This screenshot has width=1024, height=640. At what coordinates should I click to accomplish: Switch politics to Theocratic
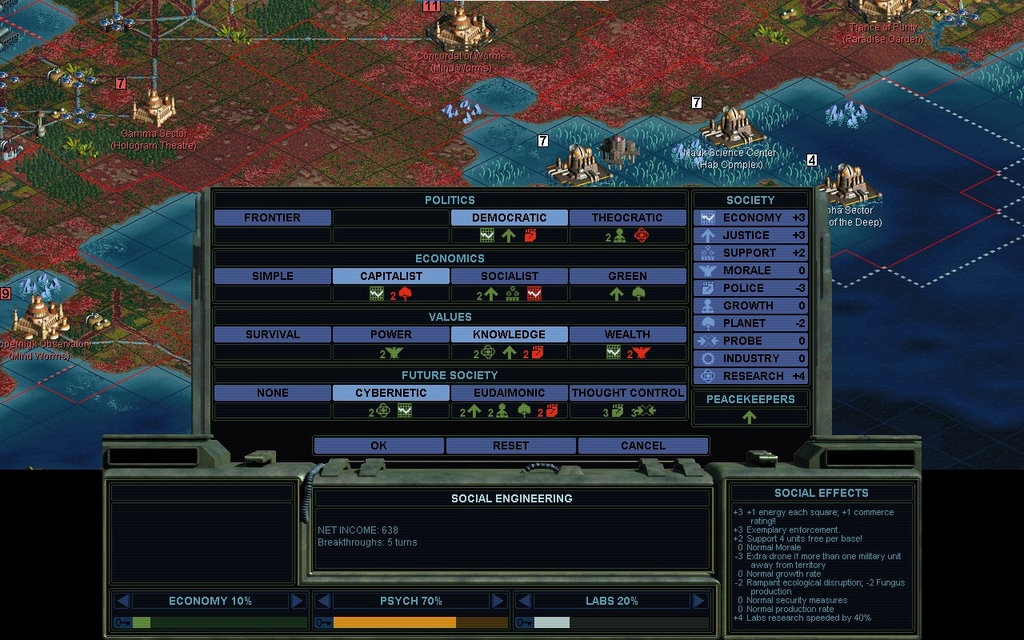(x=627, y=218)
